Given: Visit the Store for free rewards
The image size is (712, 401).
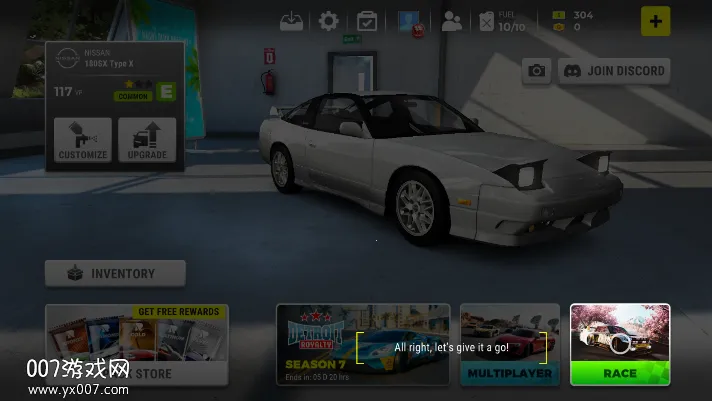Looking at the screenshot, I should (x=136, y=345).
